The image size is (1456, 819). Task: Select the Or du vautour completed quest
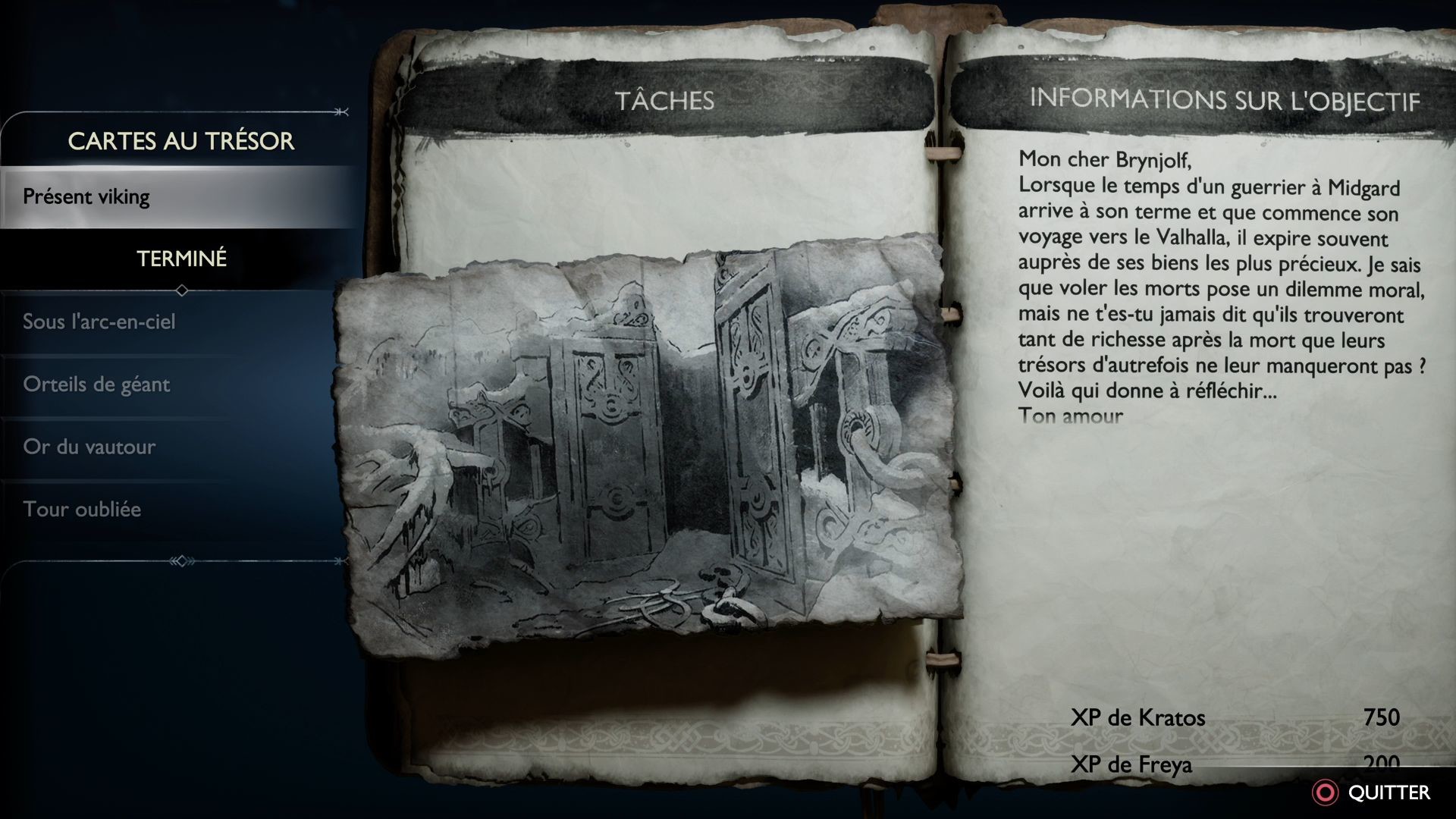tap(90, 447)
